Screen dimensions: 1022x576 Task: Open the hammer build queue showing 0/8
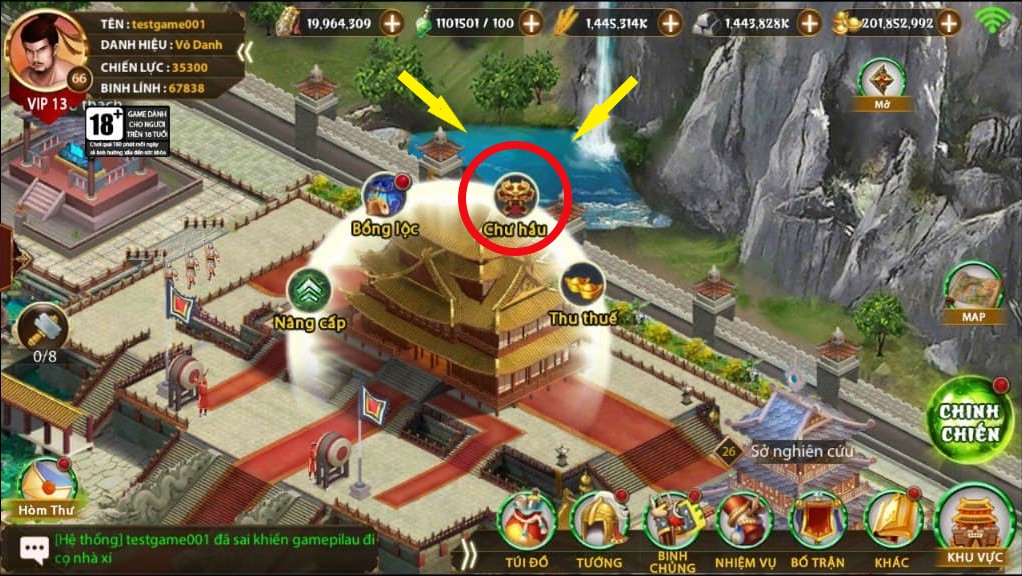point(44,327)
